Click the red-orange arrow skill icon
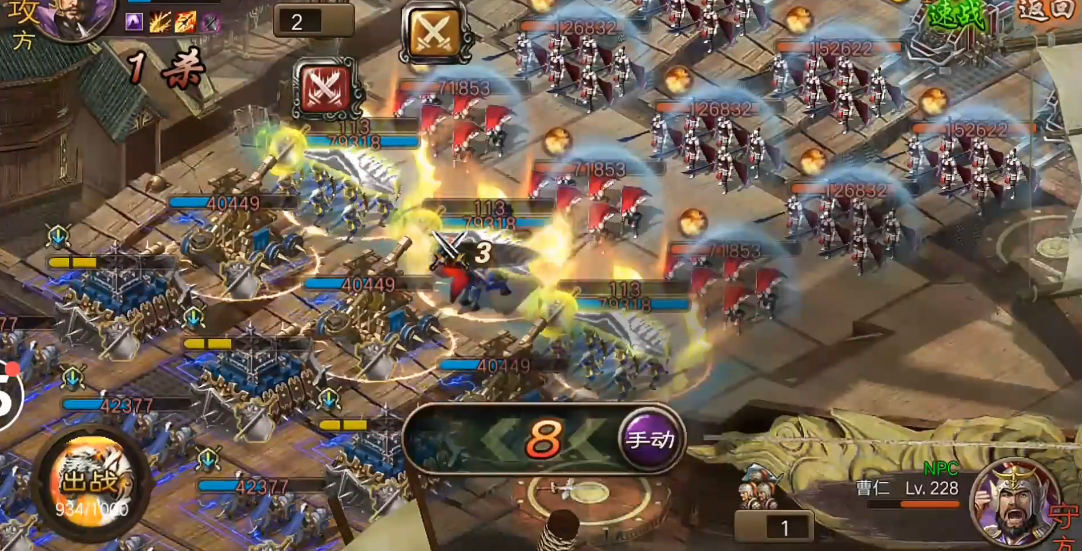This screenshot has height=551, width=1082. click(186, 22)
